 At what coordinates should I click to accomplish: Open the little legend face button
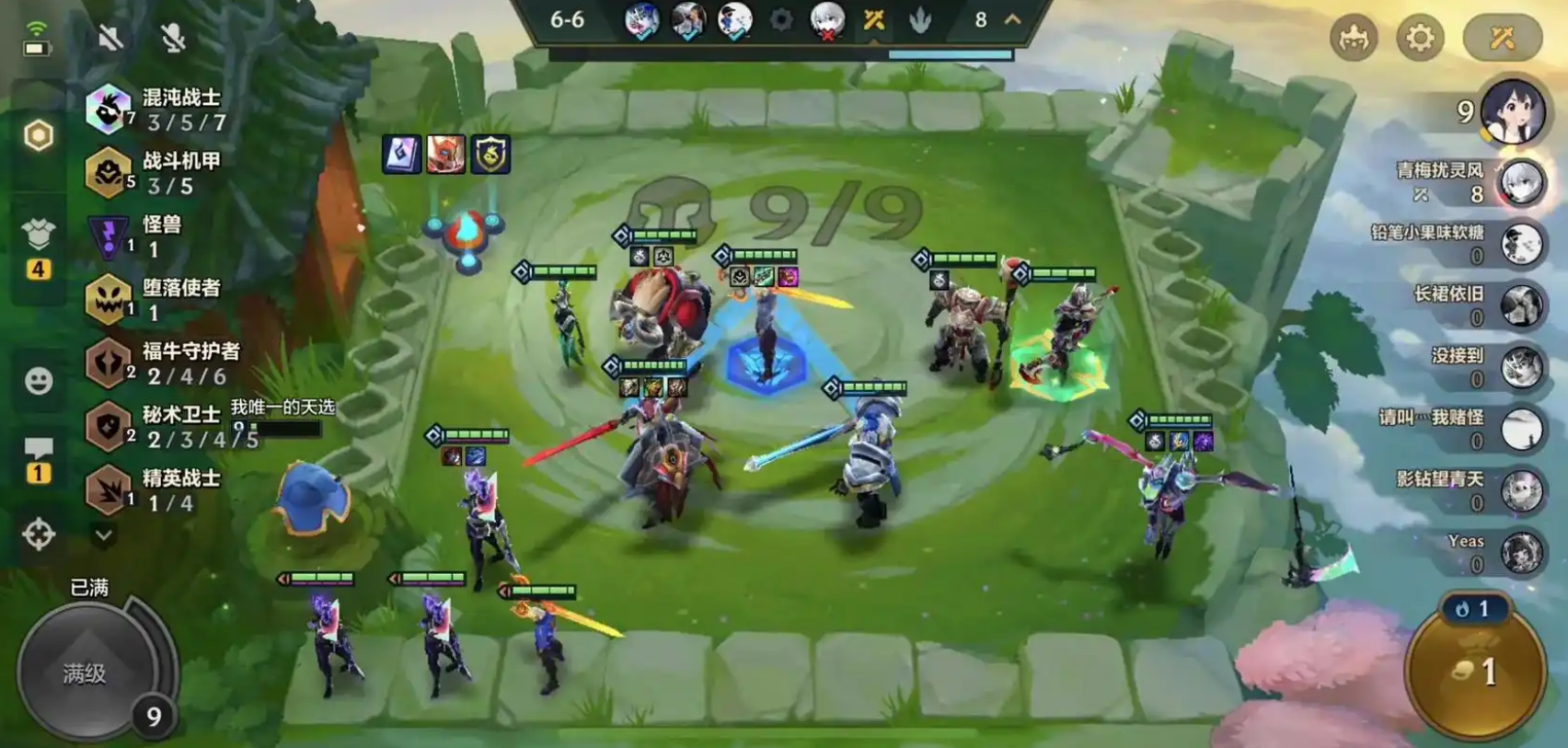[1353, 39]
